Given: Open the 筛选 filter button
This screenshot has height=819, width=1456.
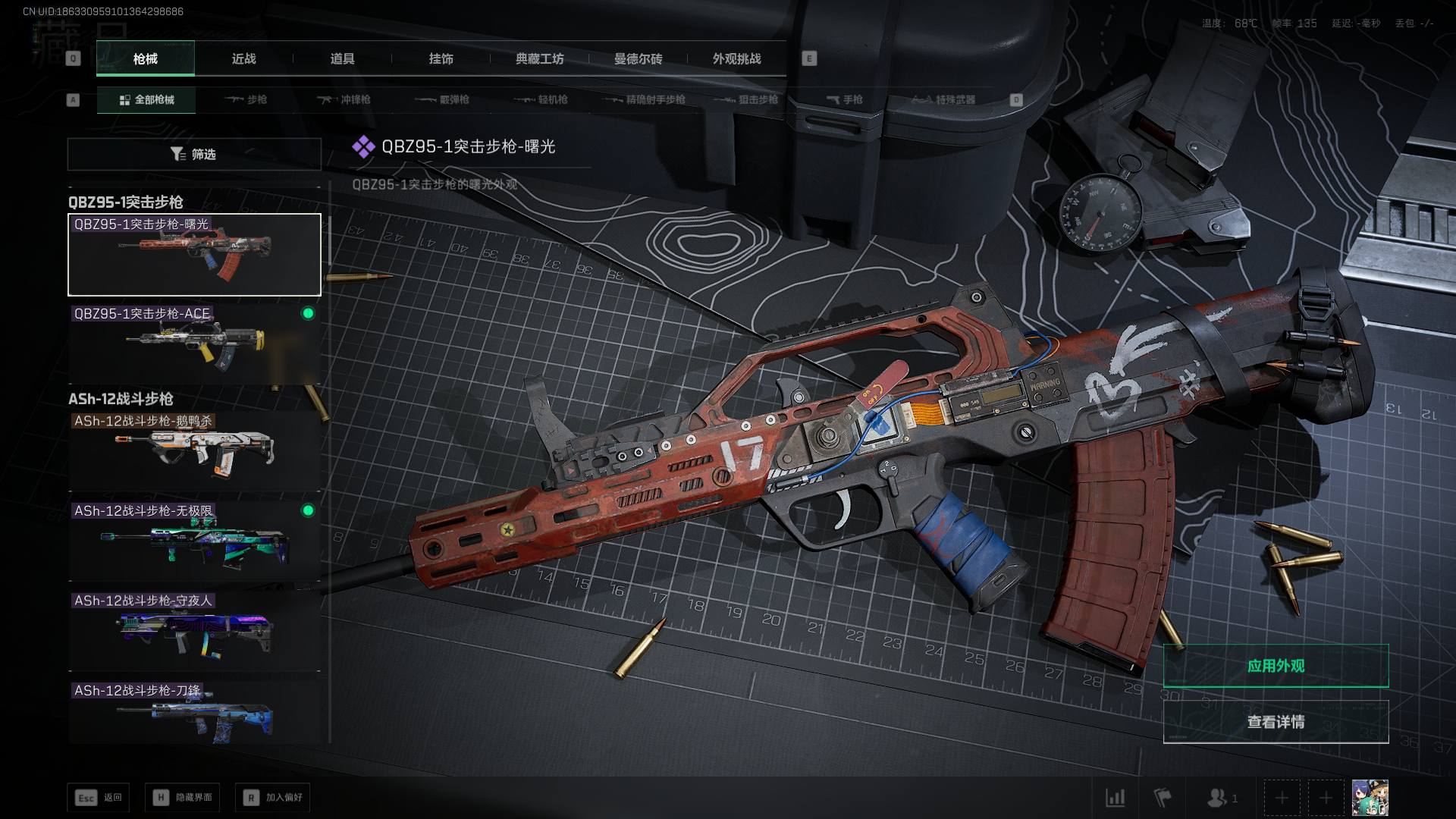Looking at the screenshot, I should [x=194, y=155].
